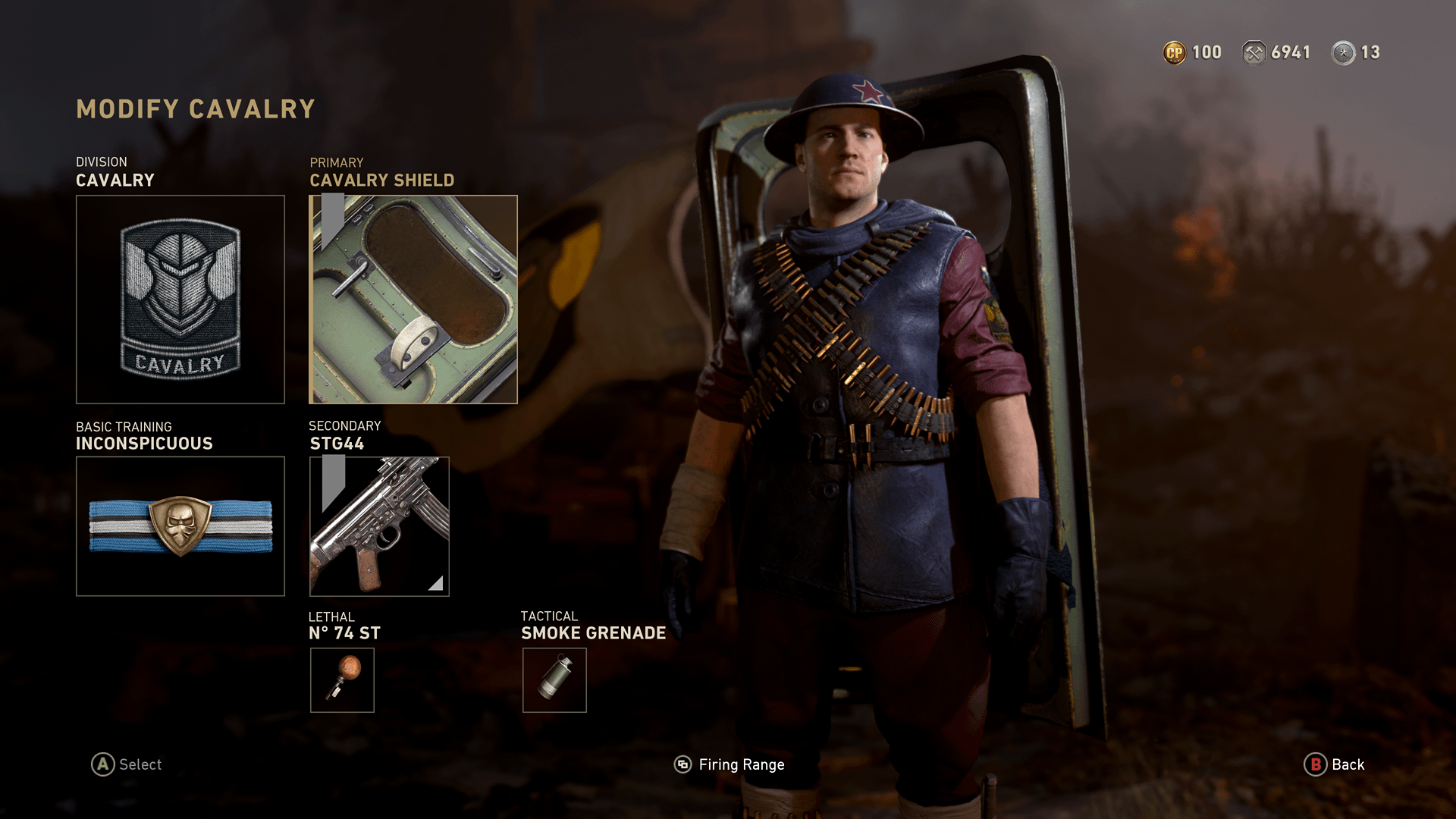
Task: Go to the Firing Range
Action: click(730, 764)
